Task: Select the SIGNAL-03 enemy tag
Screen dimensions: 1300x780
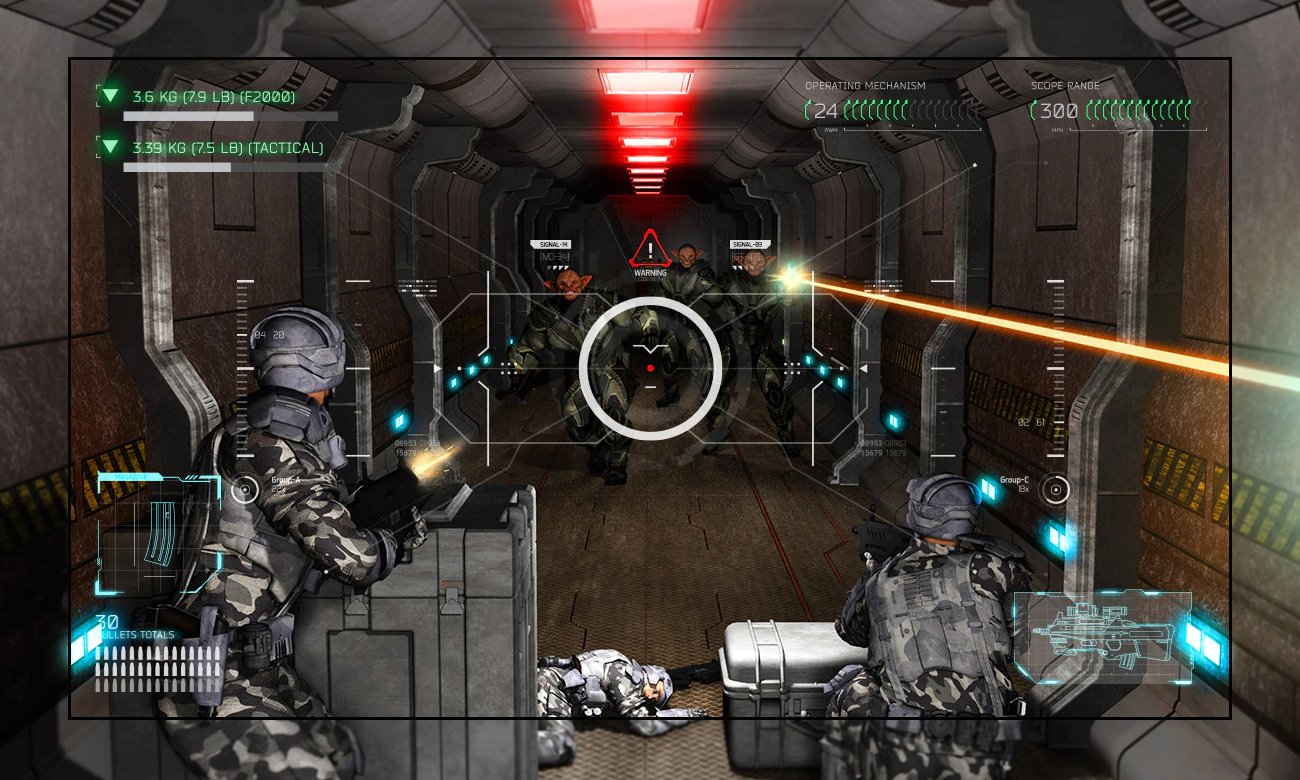Action: (x=747, y=244)
